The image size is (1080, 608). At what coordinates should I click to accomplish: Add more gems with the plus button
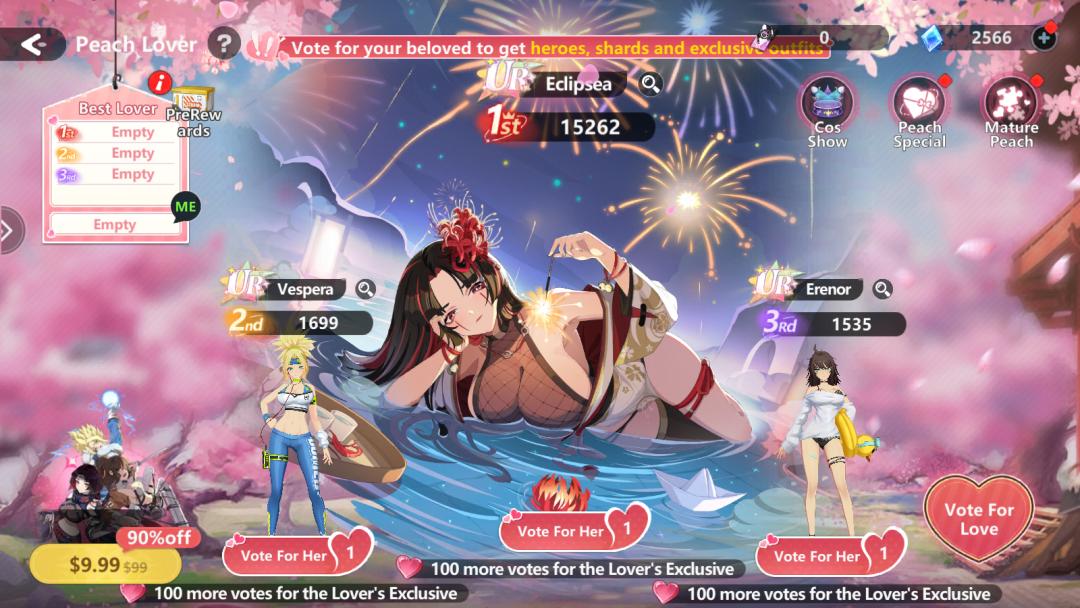click(1044, 38)
